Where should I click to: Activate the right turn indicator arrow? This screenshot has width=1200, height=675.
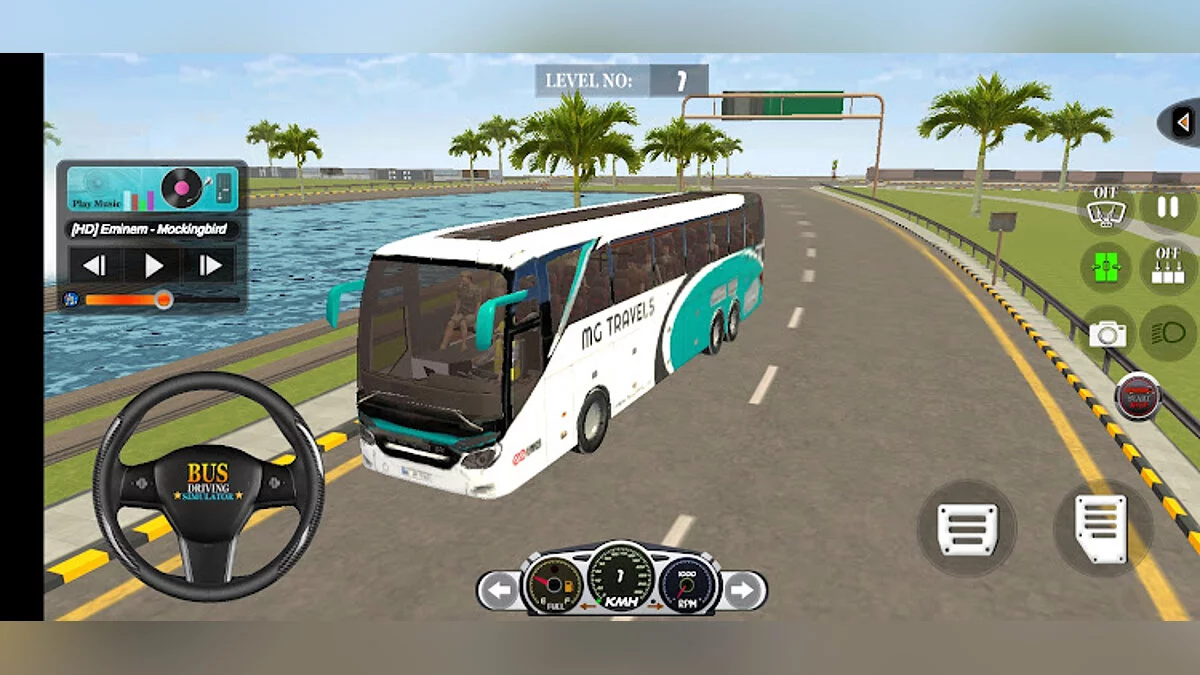click(742, 590)
